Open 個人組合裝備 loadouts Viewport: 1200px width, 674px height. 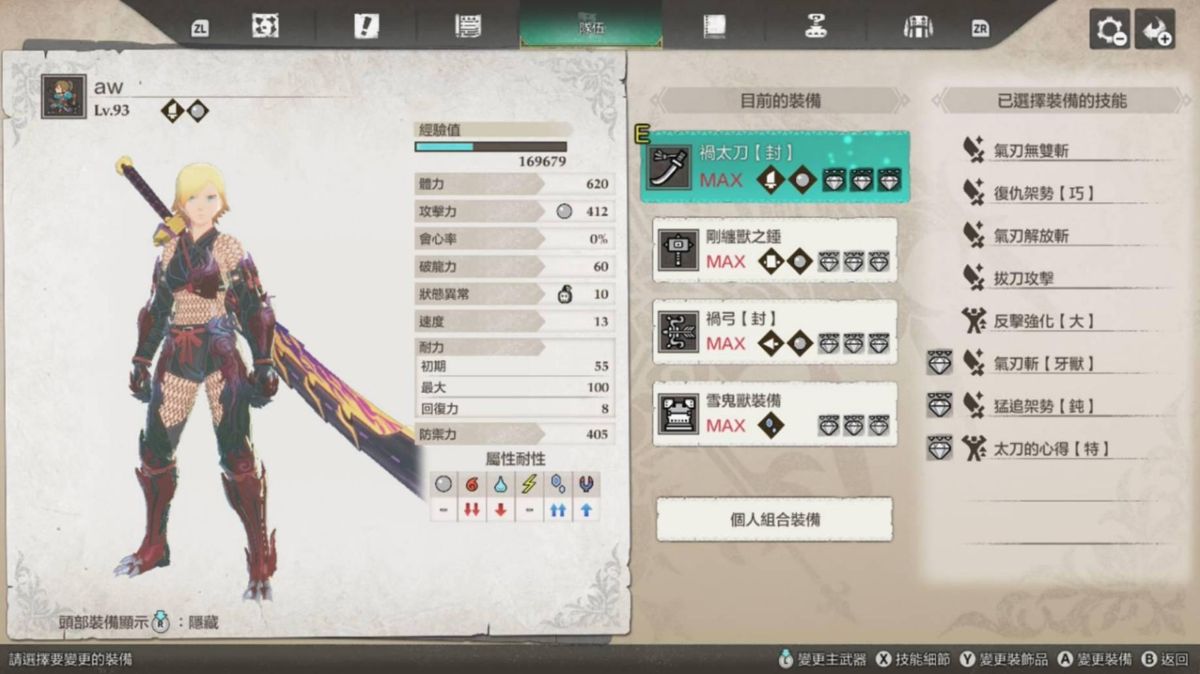pyautogui.click(x=775, y=520)
